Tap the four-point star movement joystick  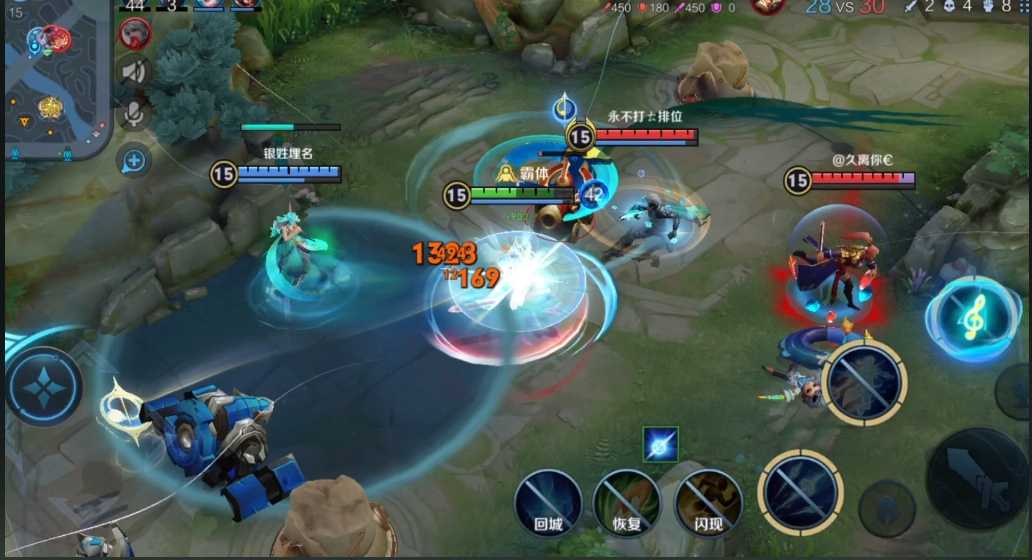point(45,387)
